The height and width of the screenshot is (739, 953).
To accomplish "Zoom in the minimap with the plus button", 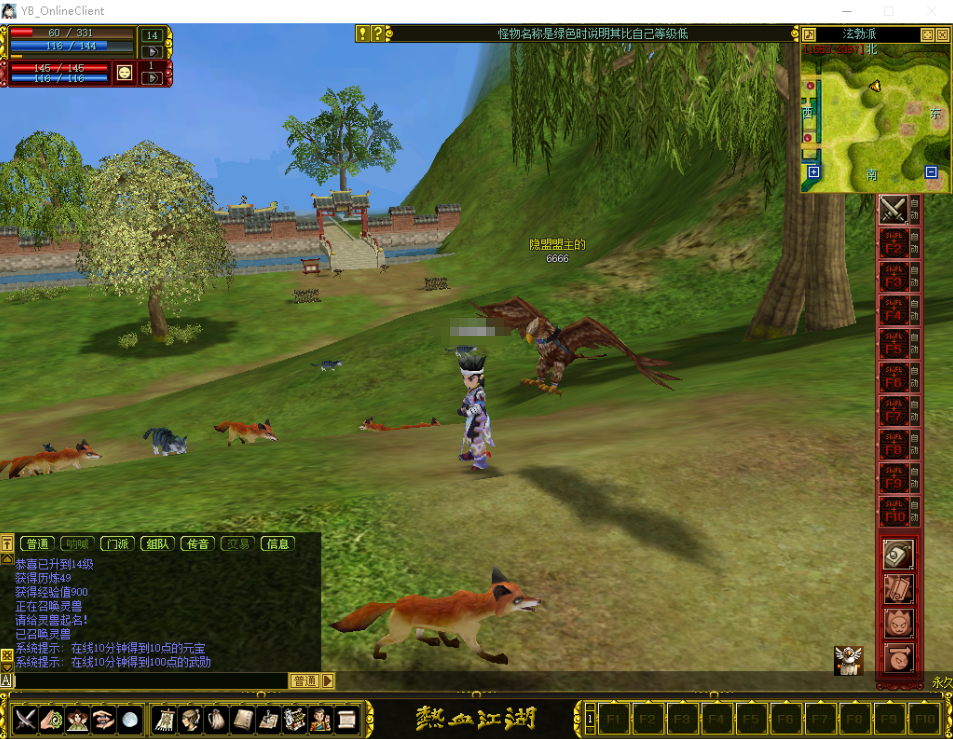I will 813,172.
